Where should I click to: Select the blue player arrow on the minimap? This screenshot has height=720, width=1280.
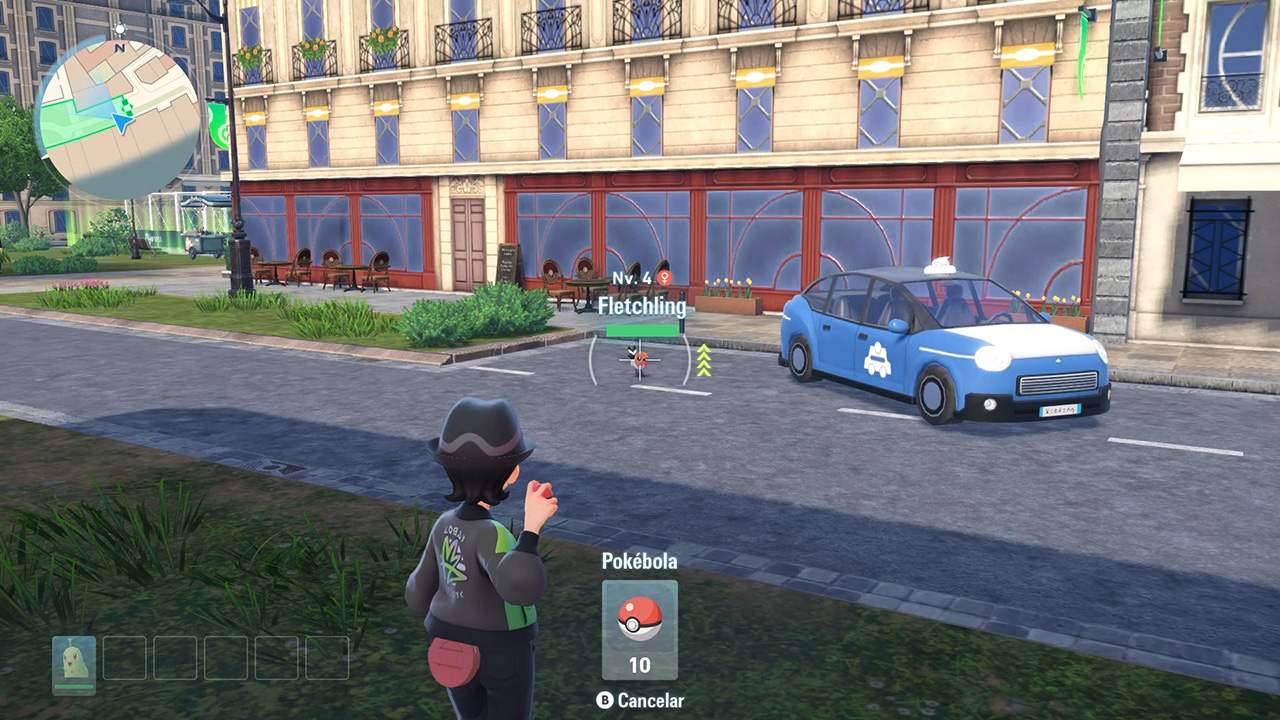click(121, 122)
